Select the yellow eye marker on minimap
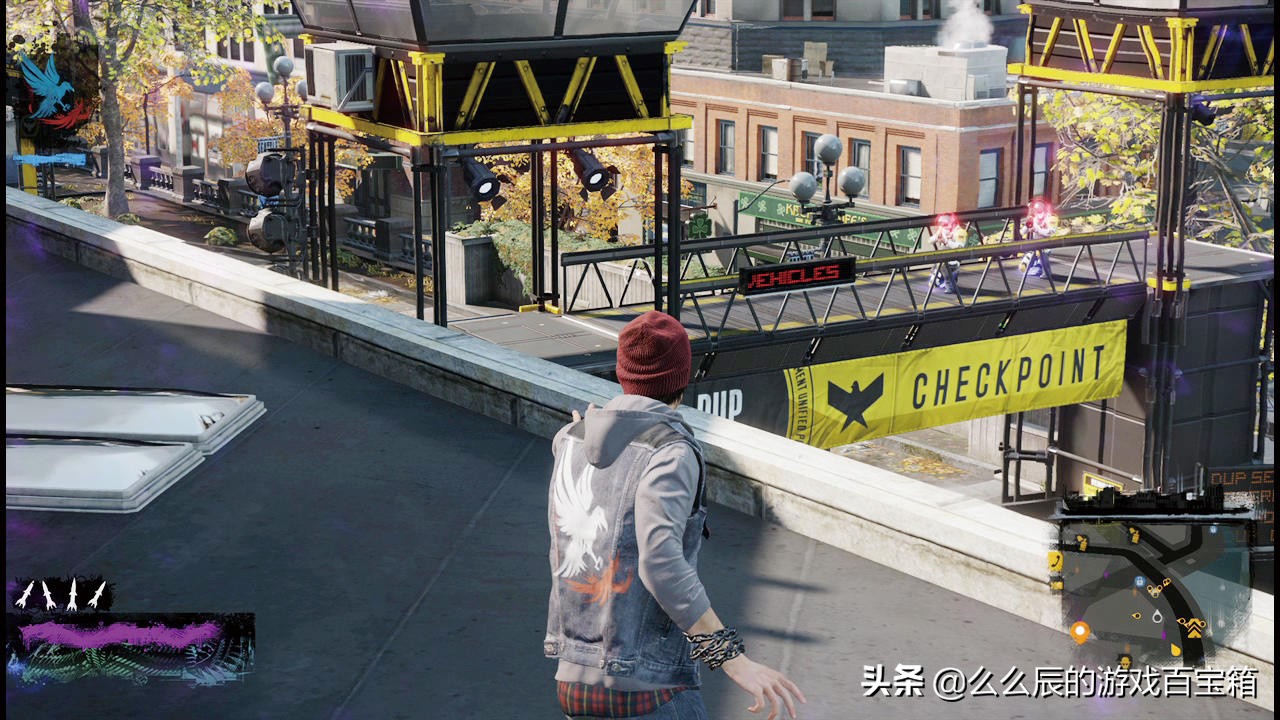The image size is (1280, 720). (x=1137, y=615)
